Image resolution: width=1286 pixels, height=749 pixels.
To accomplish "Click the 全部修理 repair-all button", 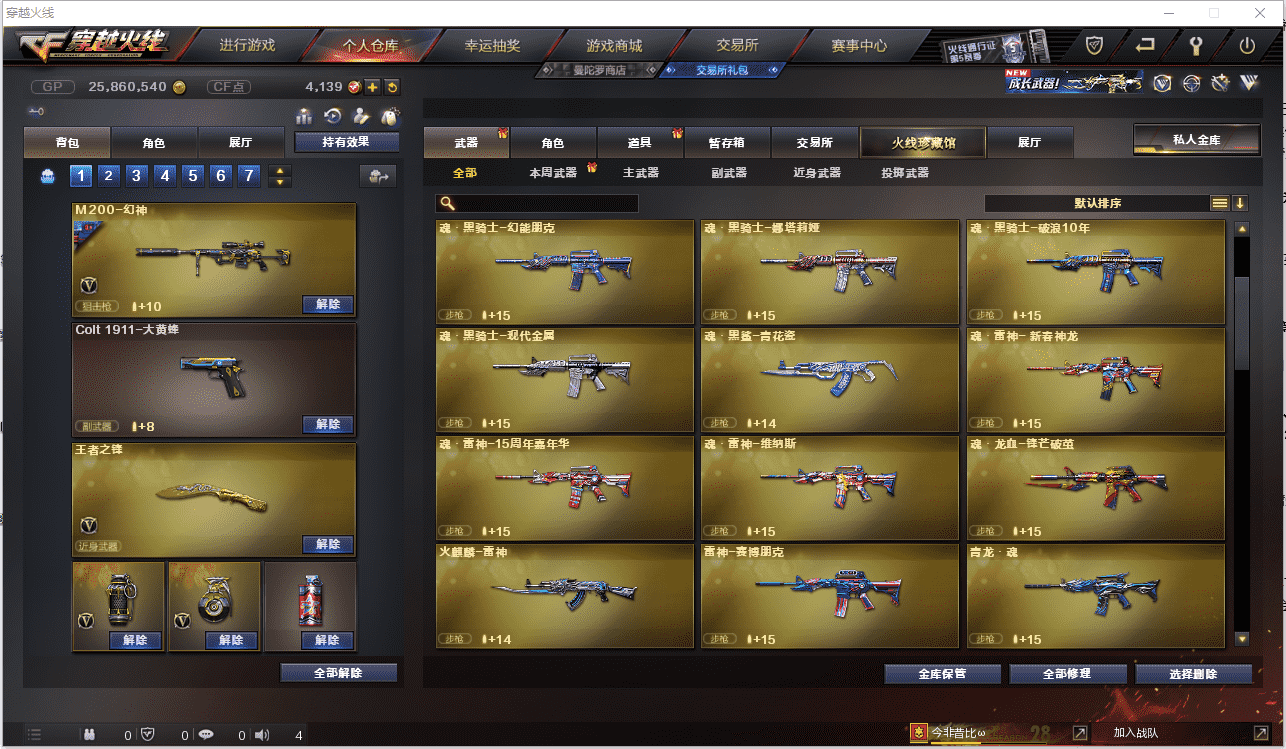I will [1067, 674].
